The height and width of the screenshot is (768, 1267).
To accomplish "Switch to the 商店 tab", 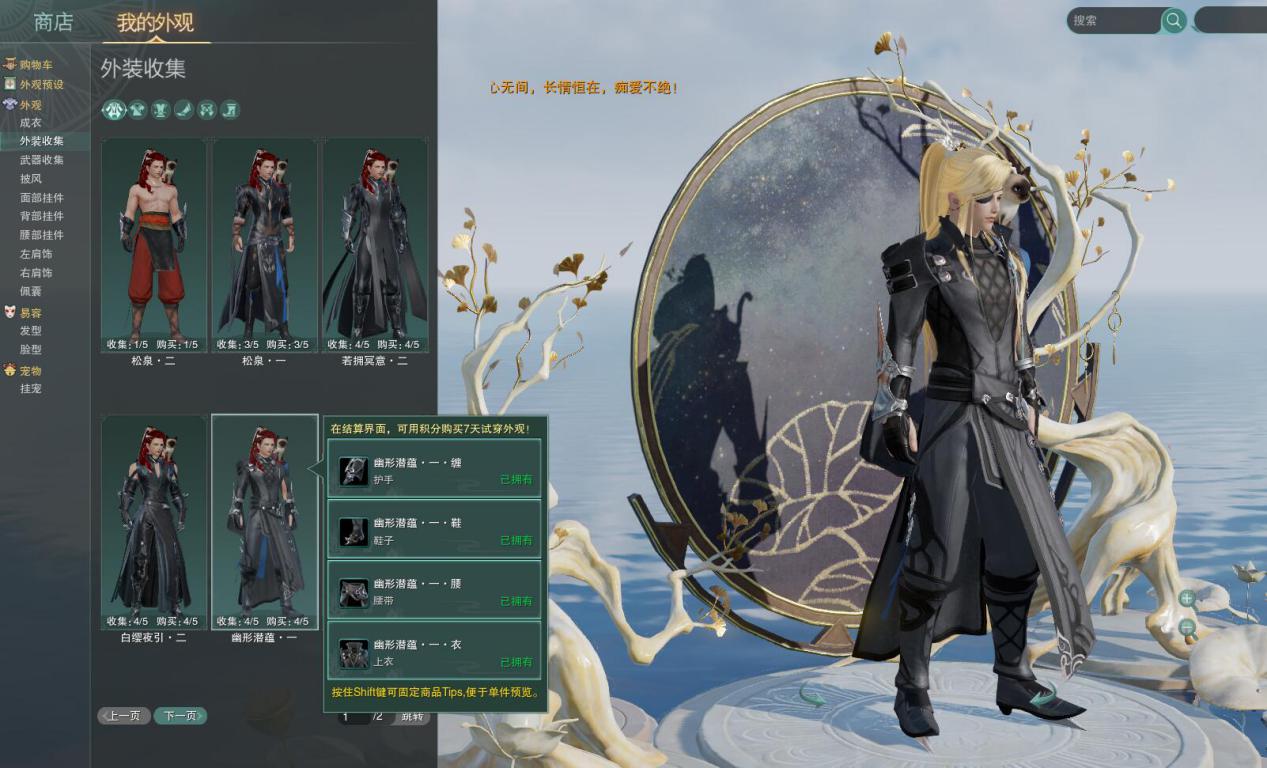I will tap(53, 22).
